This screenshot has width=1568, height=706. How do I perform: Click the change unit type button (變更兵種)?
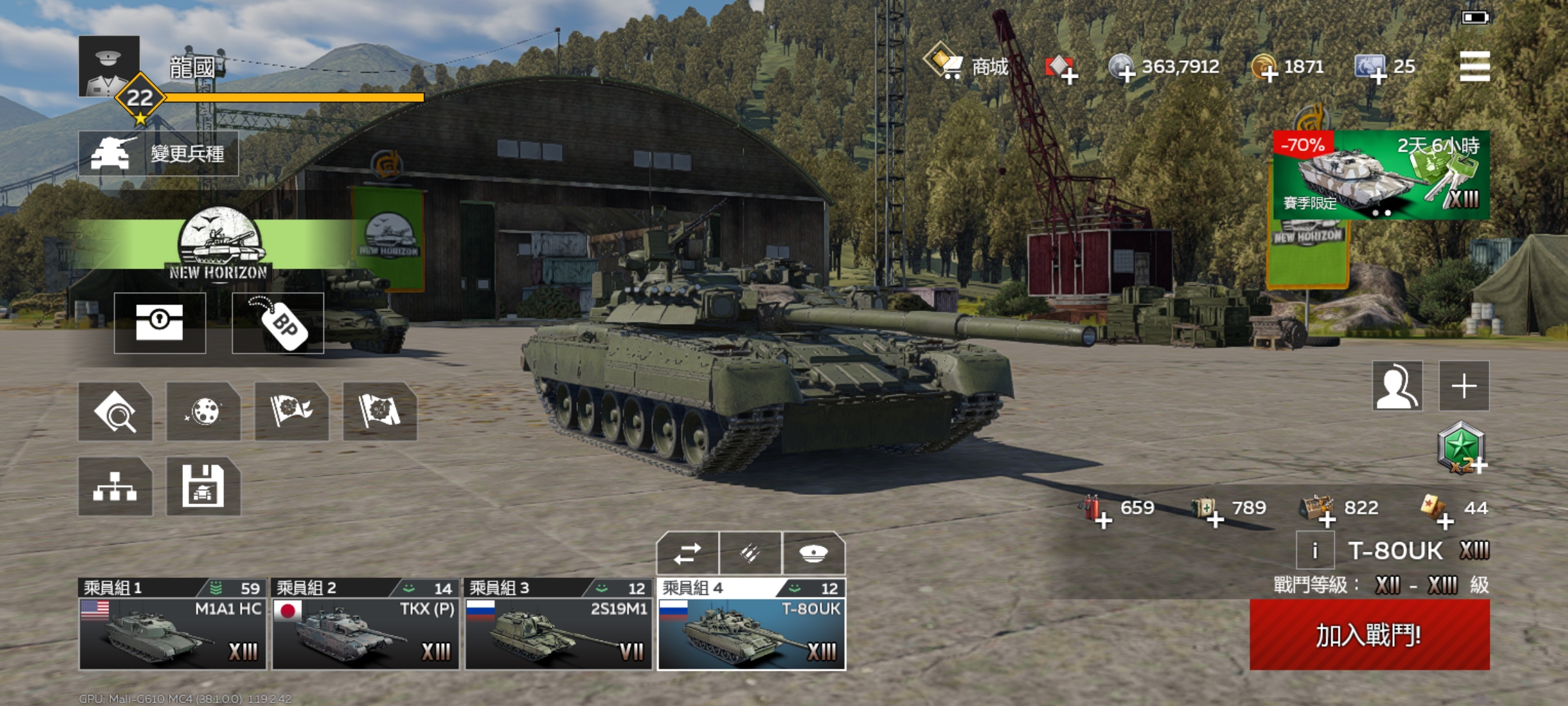pyautogui.click(x=158, y=154)
